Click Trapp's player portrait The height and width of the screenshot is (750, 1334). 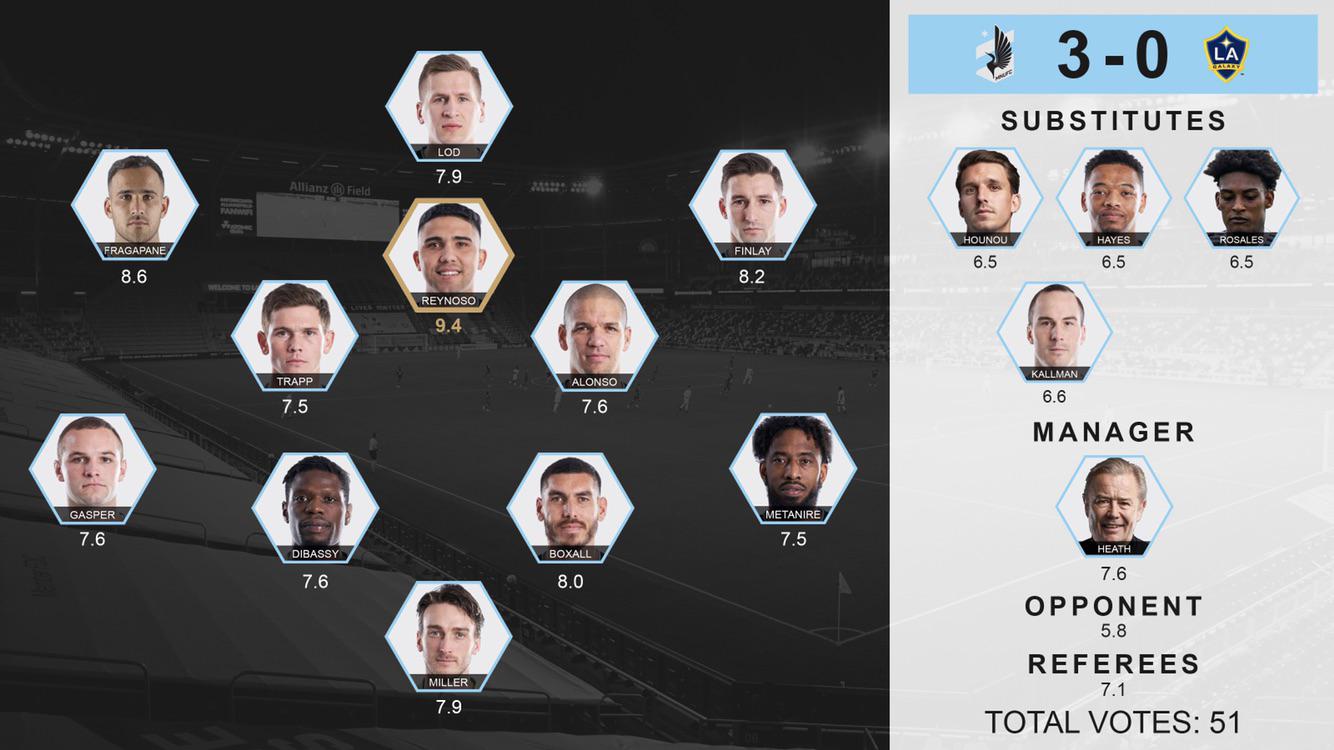coord(295,336)
